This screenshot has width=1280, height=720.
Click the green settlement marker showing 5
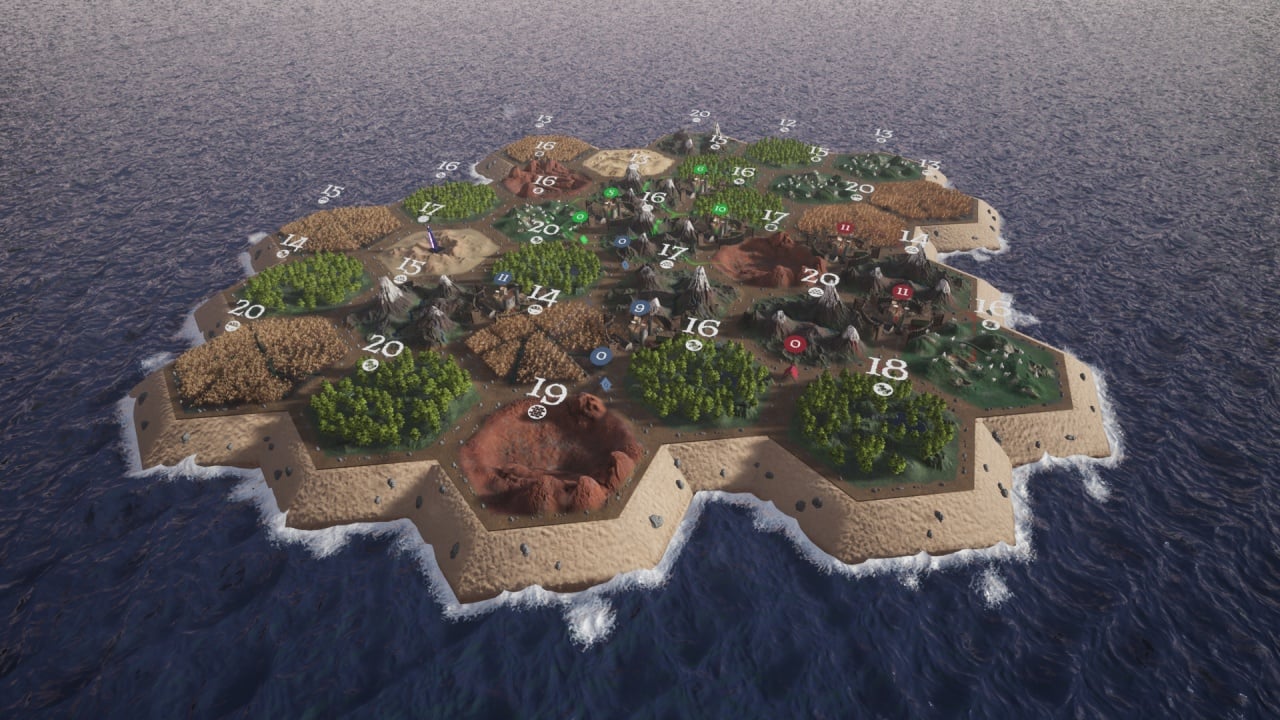click(x=611, y=192)
